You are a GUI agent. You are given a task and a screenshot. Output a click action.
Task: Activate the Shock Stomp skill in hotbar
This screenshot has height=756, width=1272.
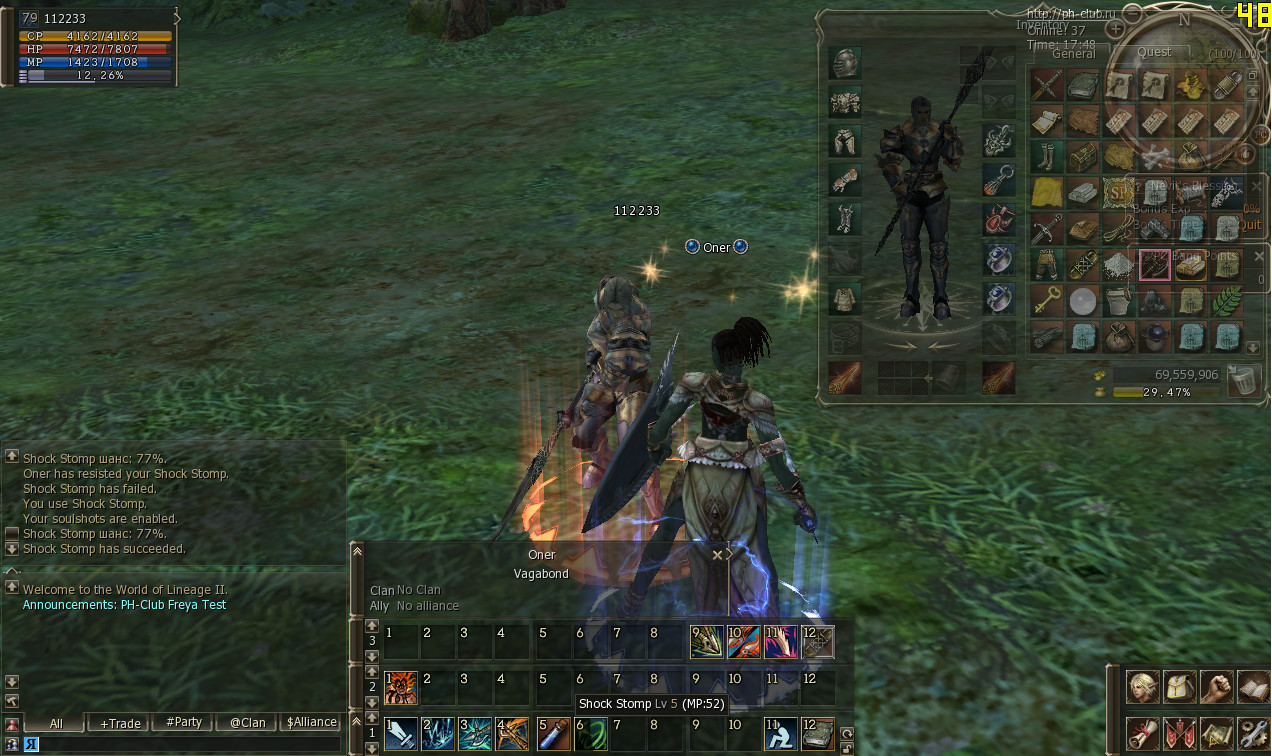point(590,734)
